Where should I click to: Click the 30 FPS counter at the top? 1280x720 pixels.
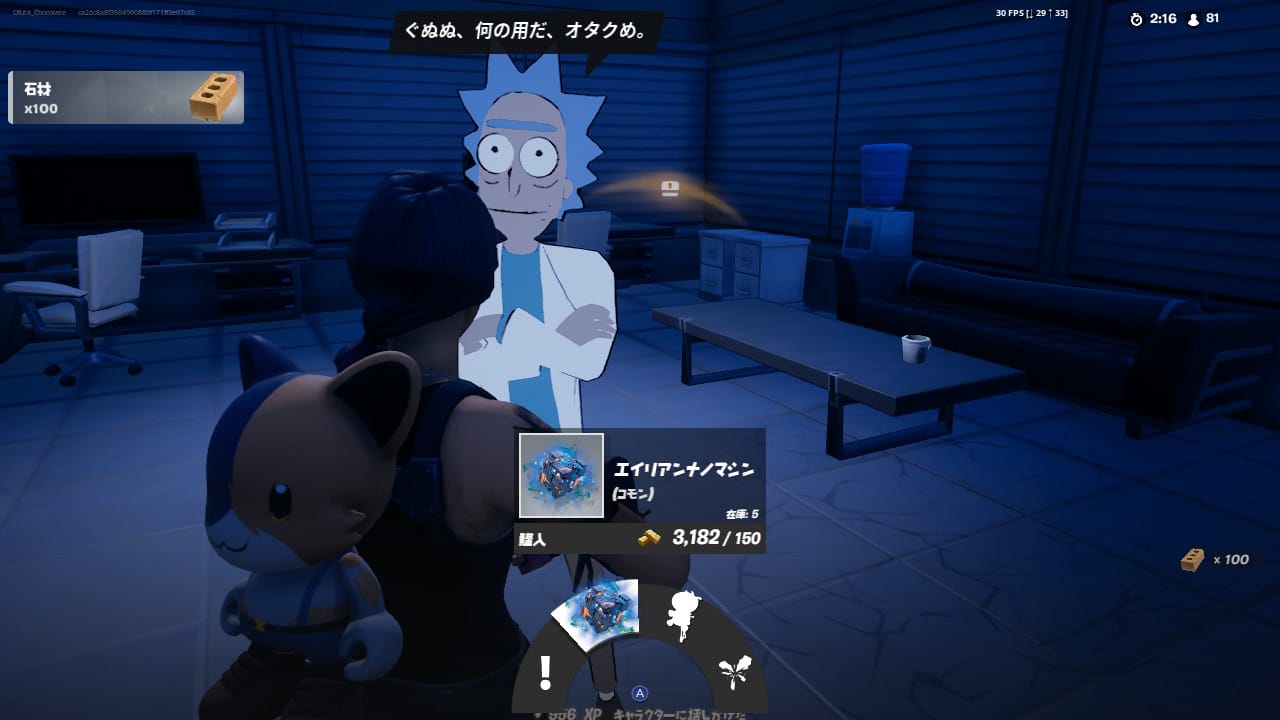tap(1008, 12)
